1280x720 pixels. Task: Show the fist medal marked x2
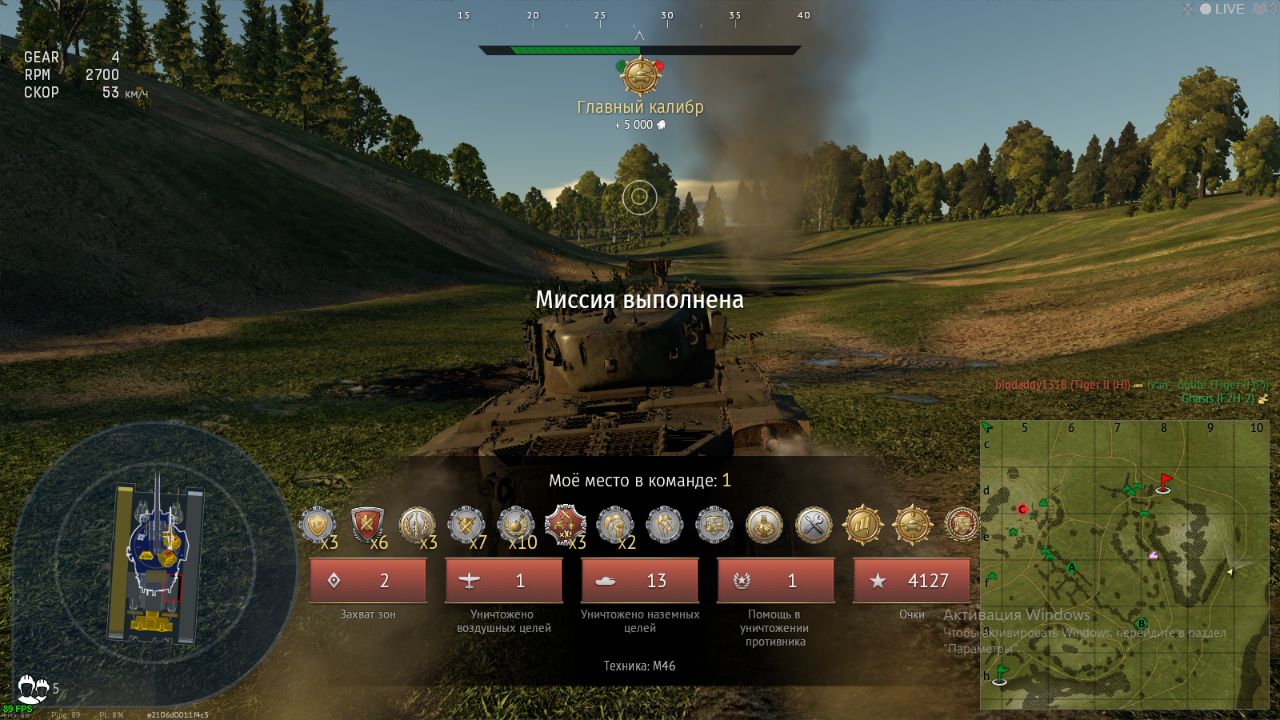tap(615, 524)
